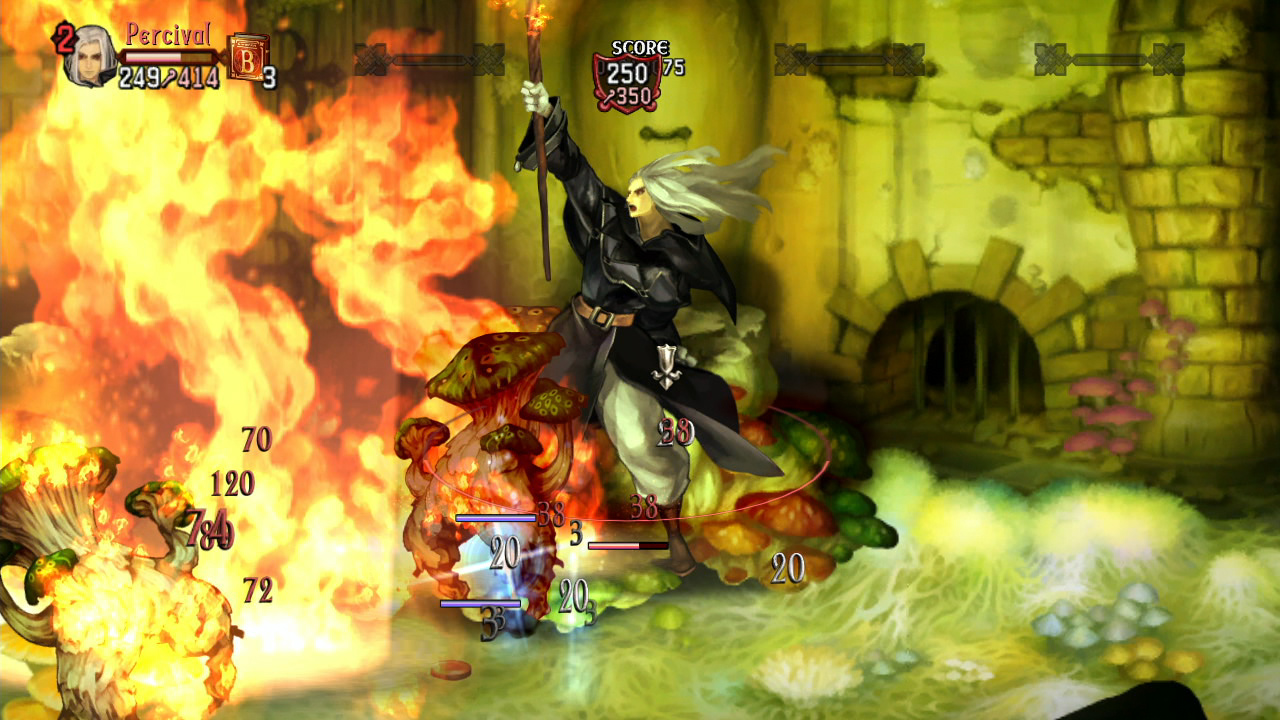1280x720 pixels.
Task: Select Percival's character portrait
Action: pos(88,57)
